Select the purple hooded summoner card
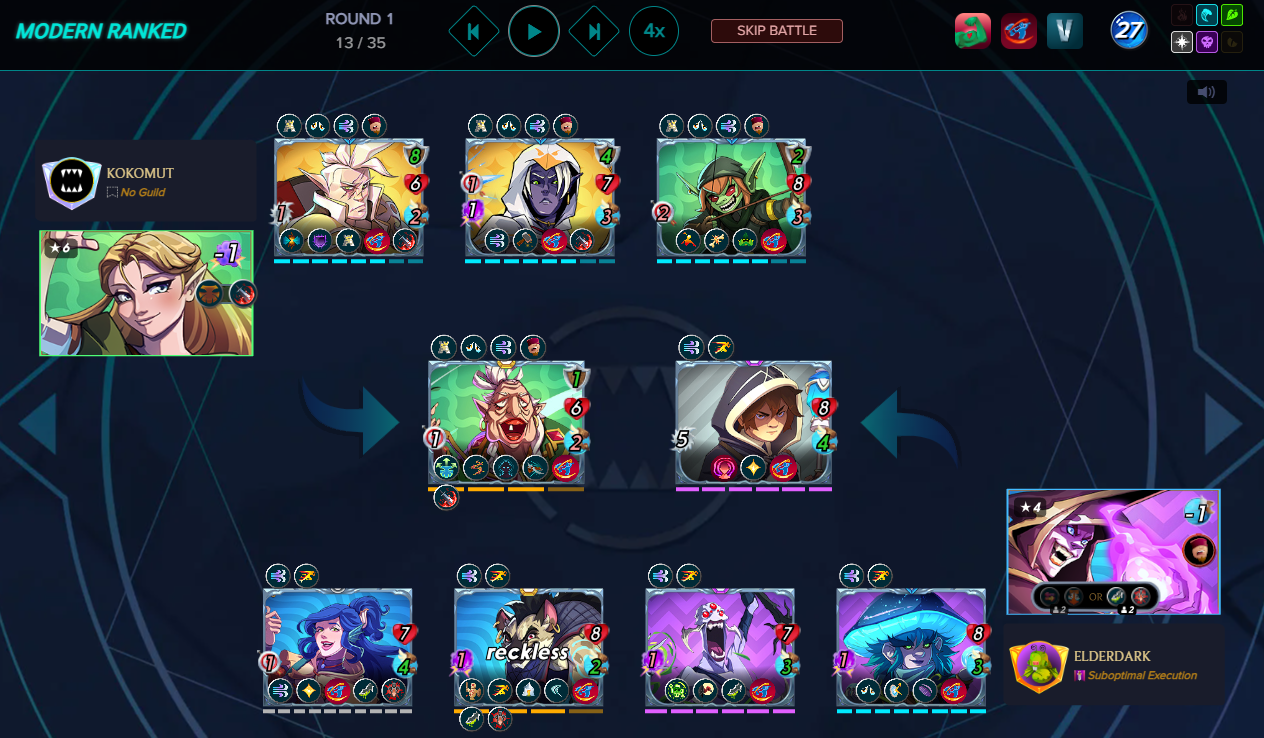The height and width of the screenshot is (738, 1264). coord(1113,551)
